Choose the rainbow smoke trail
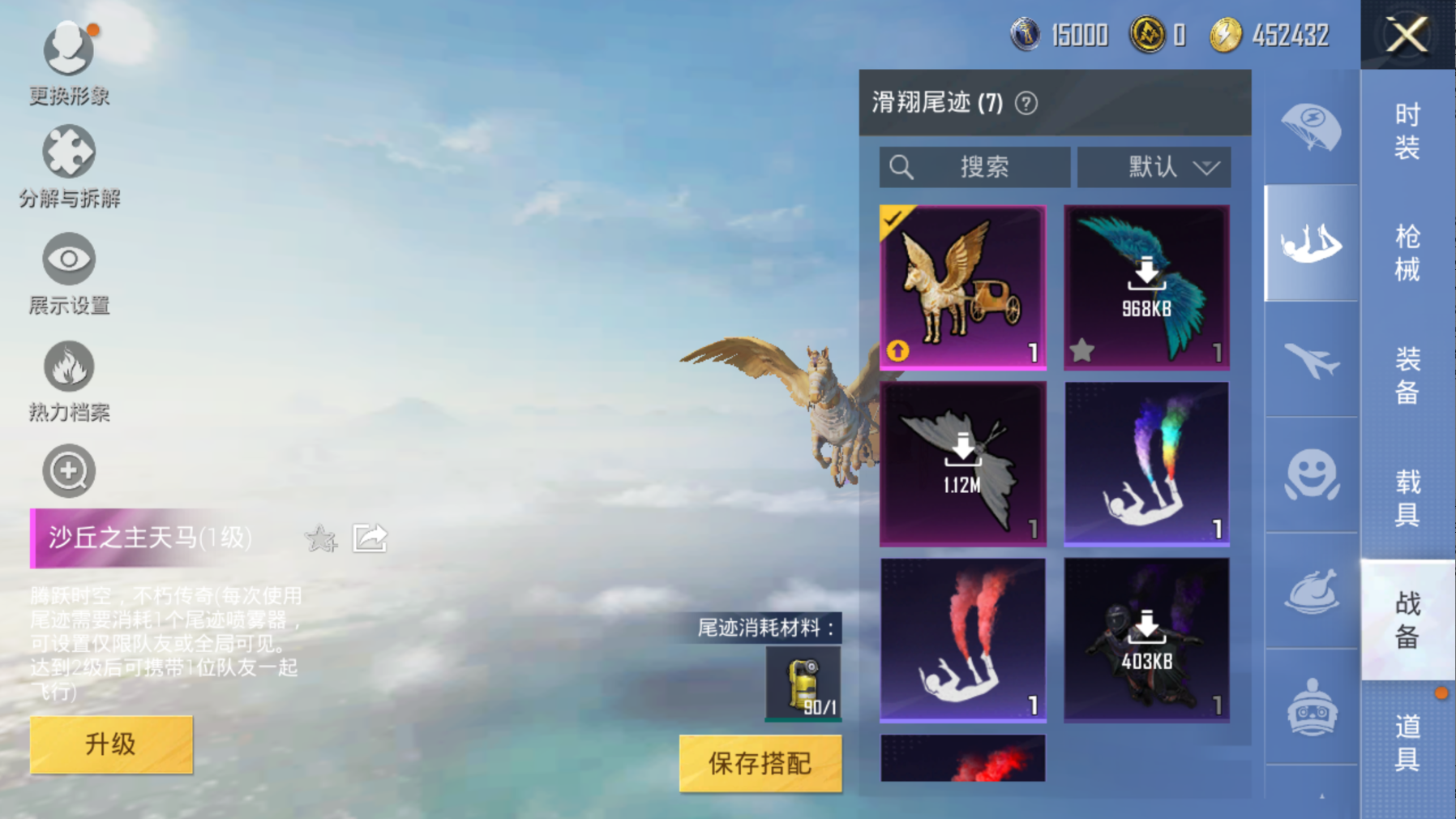The width and height of the screenshot is (1456, 819). click(x=1146, y=464)
